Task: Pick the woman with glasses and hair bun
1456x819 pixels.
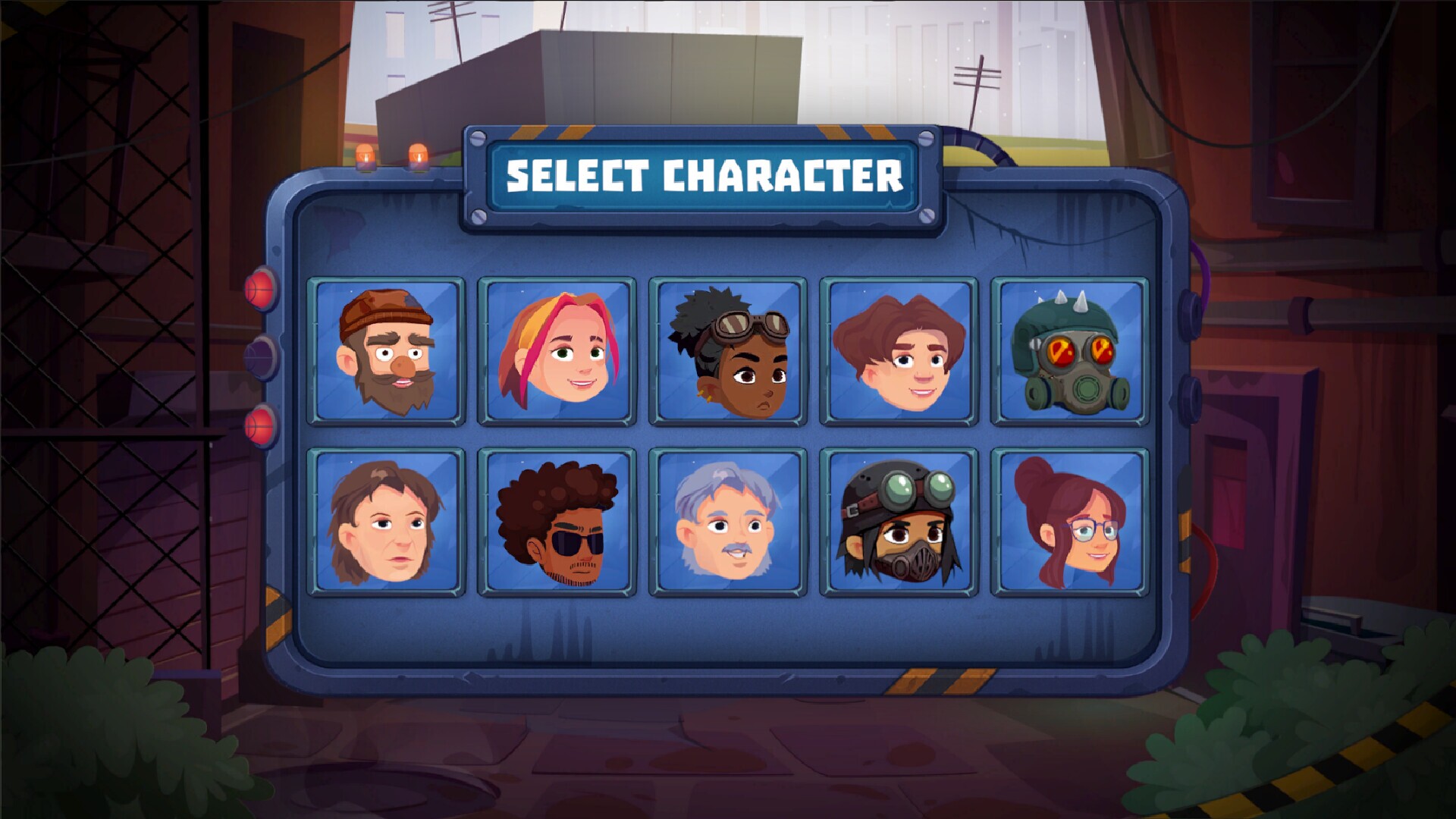Action: click(x=1070, y=522)
